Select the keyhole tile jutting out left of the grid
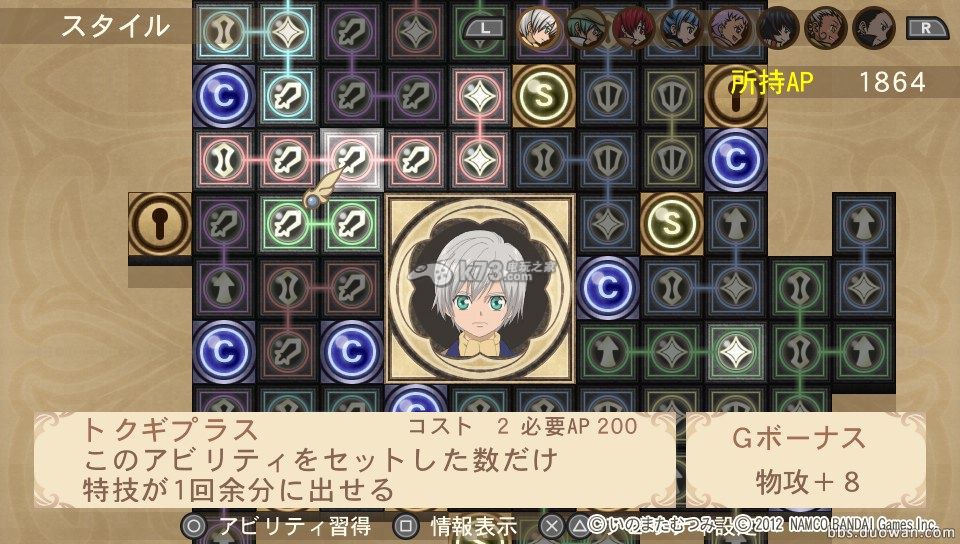The width and height of the screenshot is (960, 544). pos(160,224)
